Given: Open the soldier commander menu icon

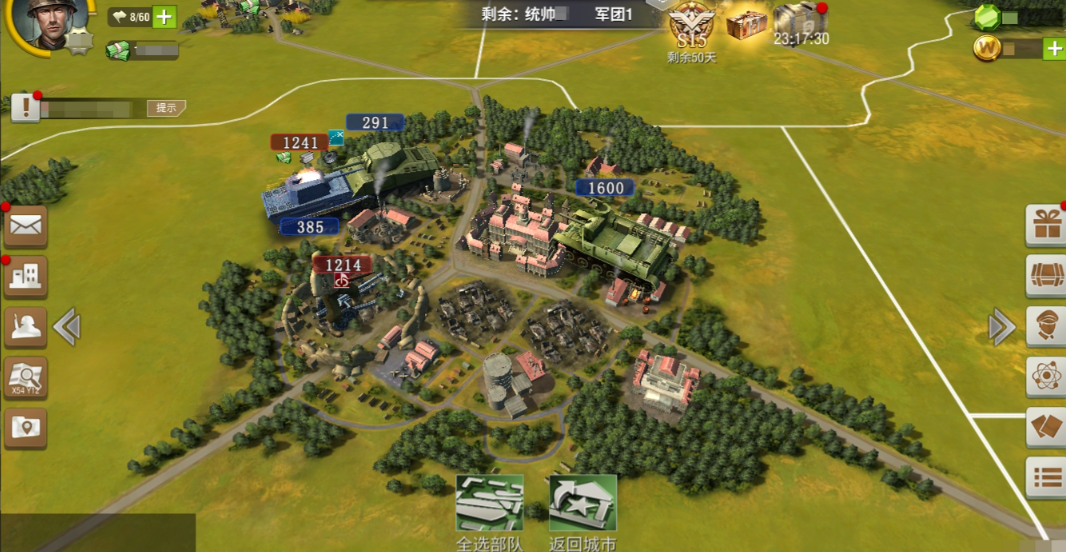Looking at the screenshot, I should coord(25,326).
